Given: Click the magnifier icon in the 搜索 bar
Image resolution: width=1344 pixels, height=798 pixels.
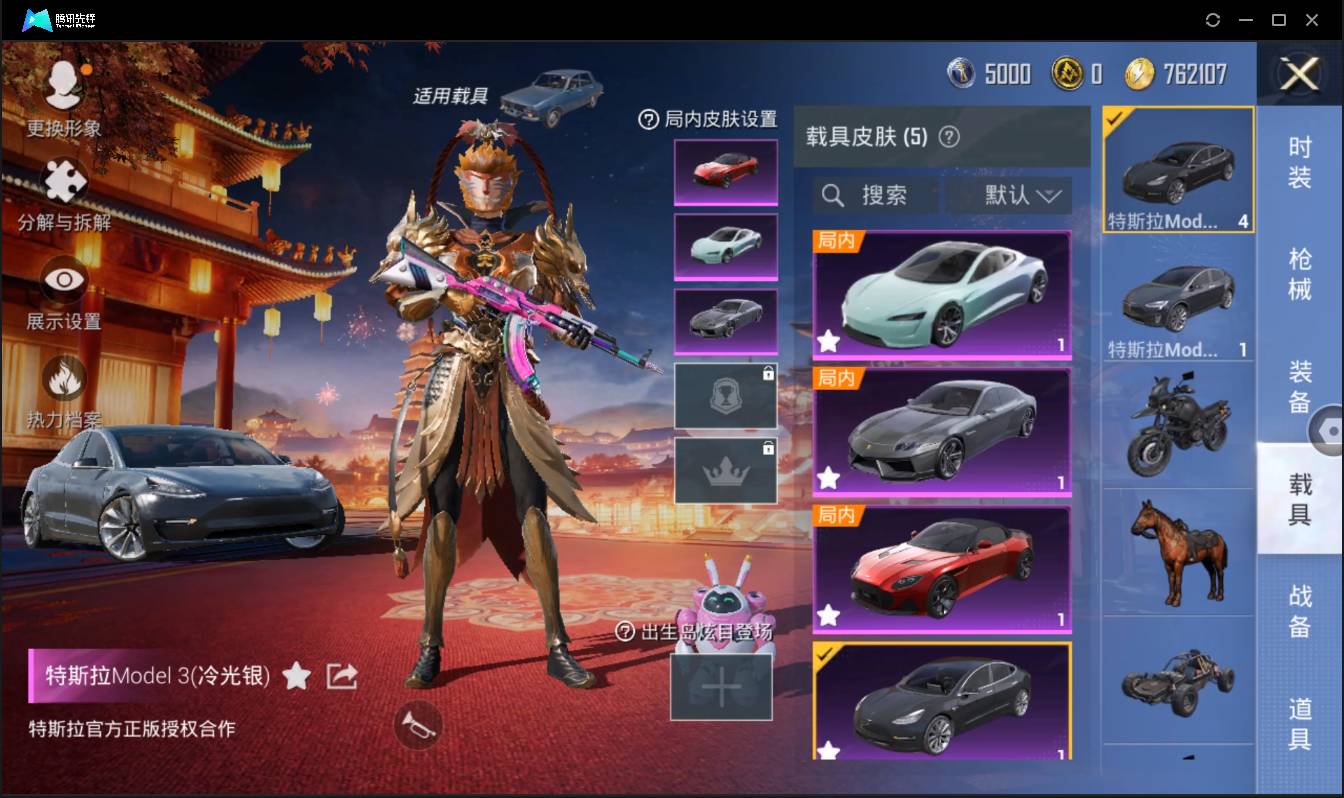Looking at the screenshot, I should [833, 195].
